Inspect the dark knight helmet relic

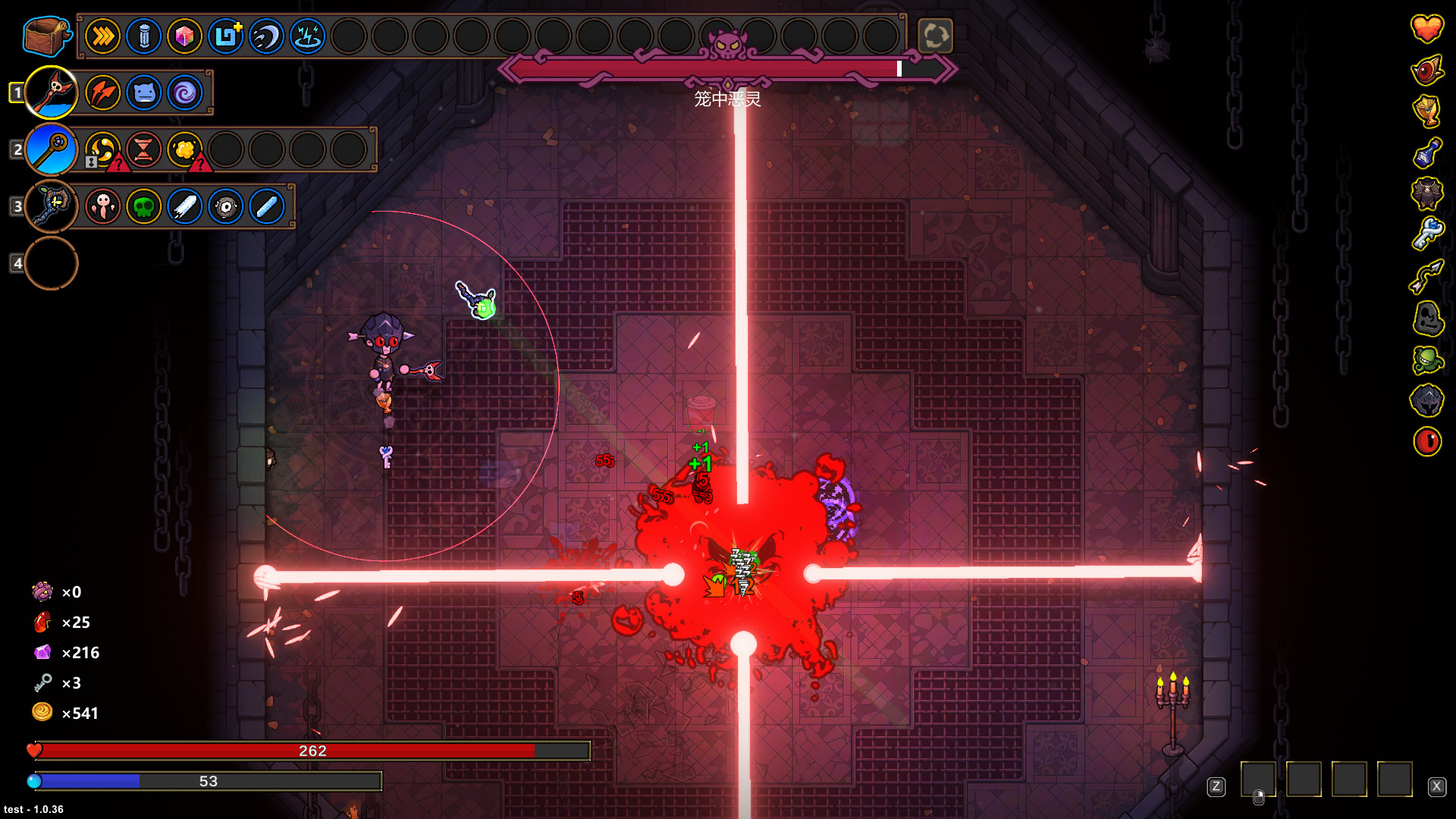click(x=1426, y=400)
